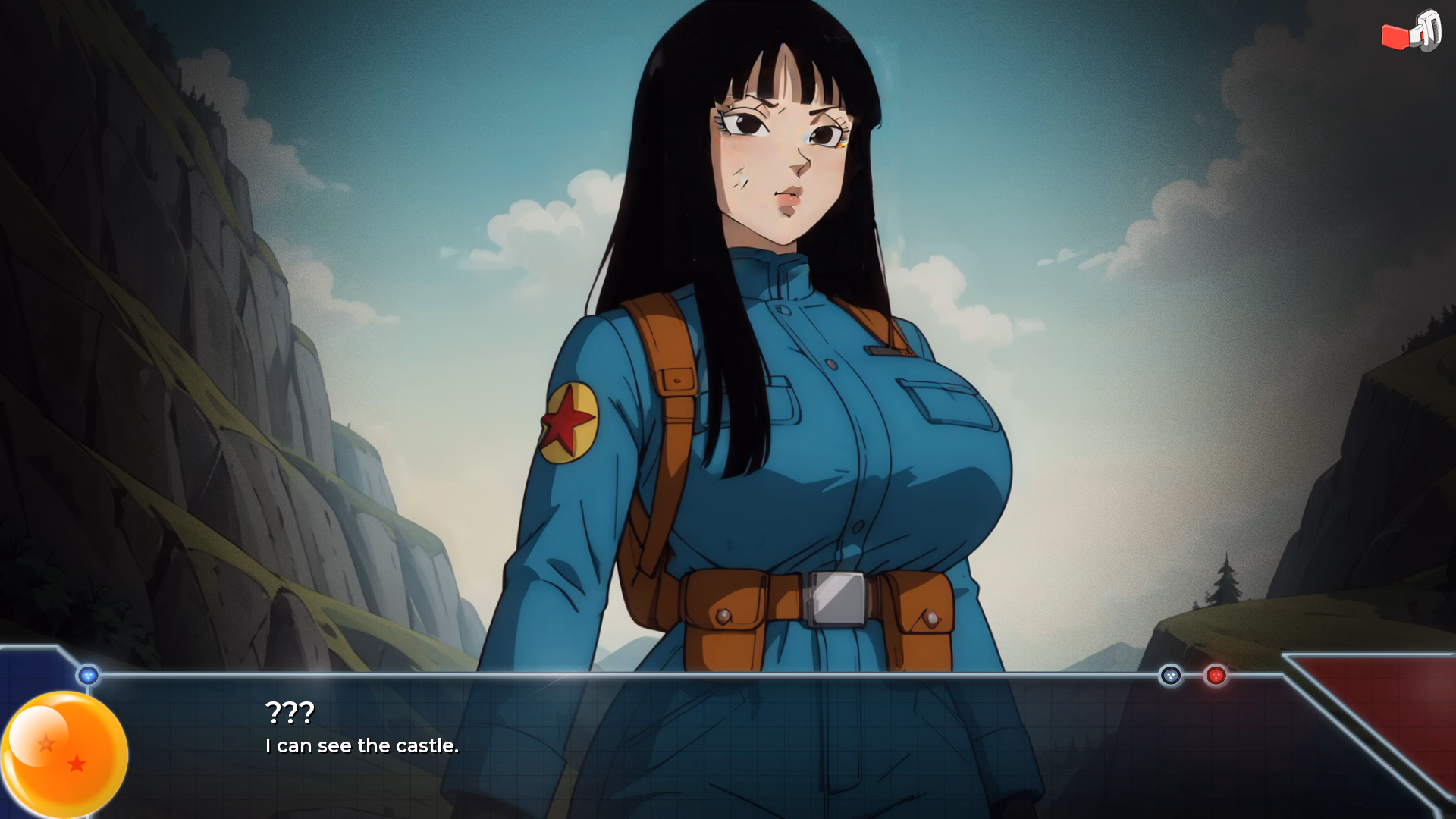Screen dimensions: 1456x819
Task: Click the blue grid panel in the bottom-left corner
Action: 30,675
